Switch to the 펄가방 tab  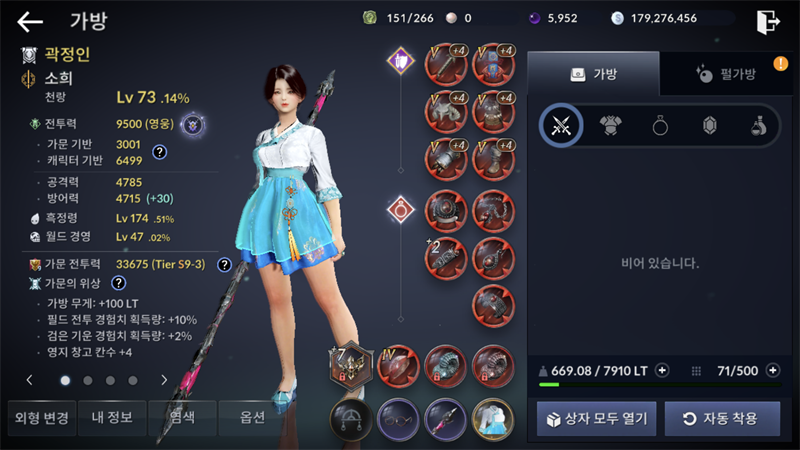click(724, 74)
